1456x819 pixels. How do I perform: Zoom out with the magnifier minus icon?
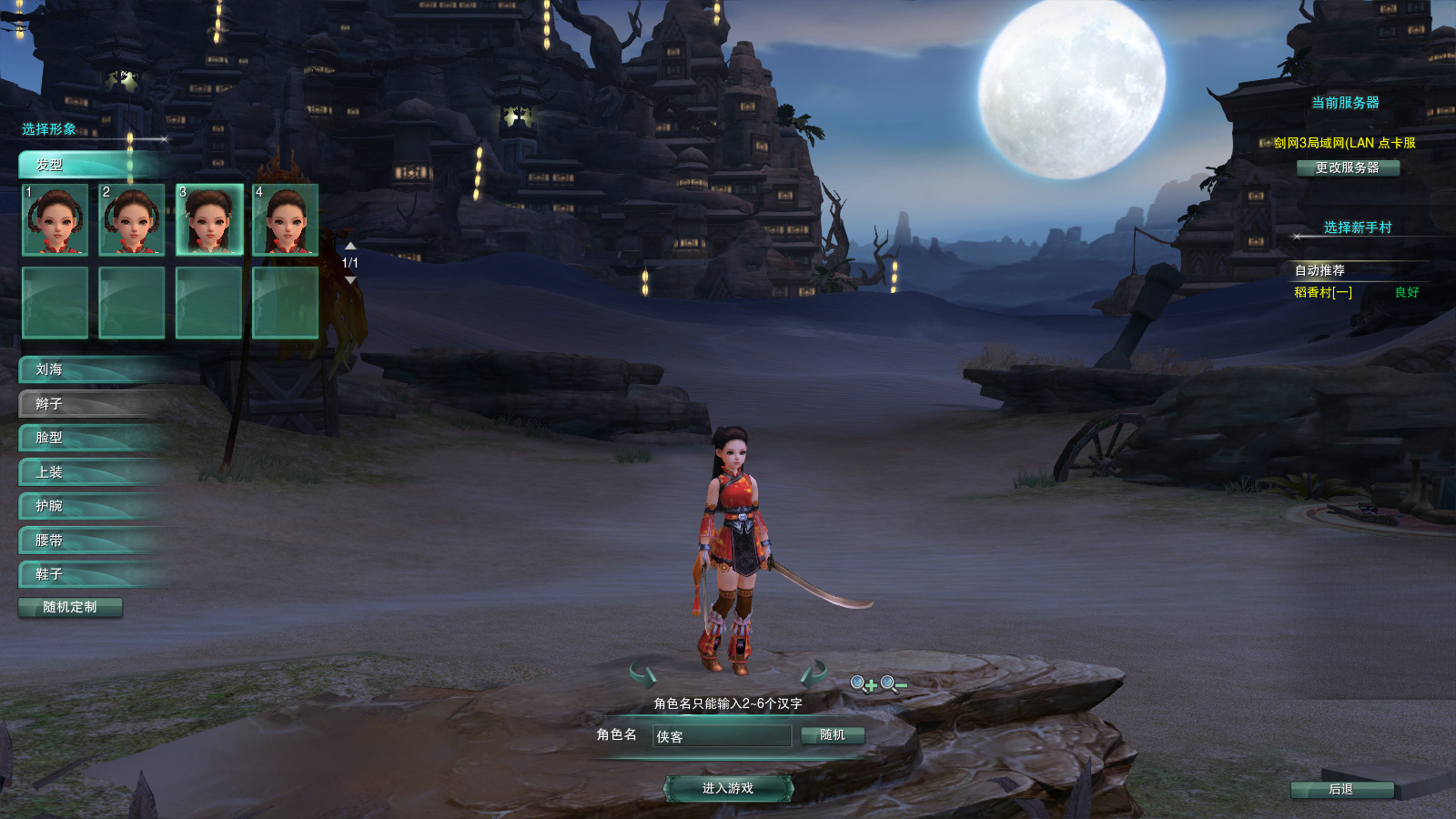click(x=894, y=684)
